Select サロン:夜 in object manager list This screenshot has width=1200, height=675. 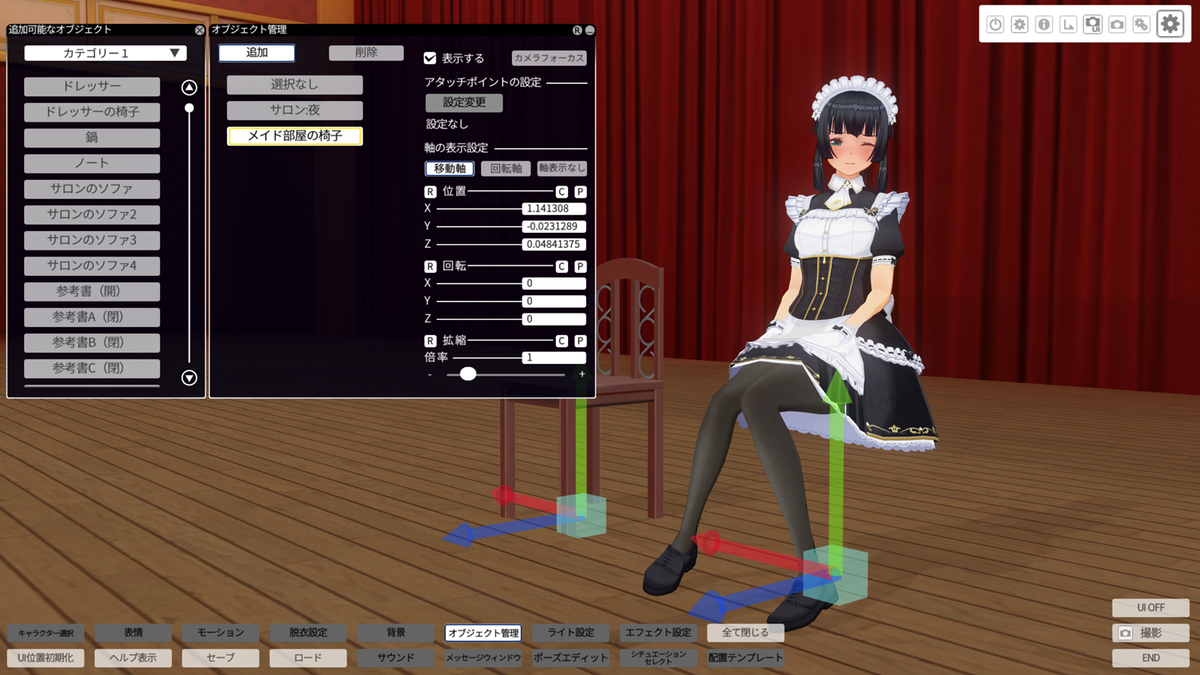(294, 111)
